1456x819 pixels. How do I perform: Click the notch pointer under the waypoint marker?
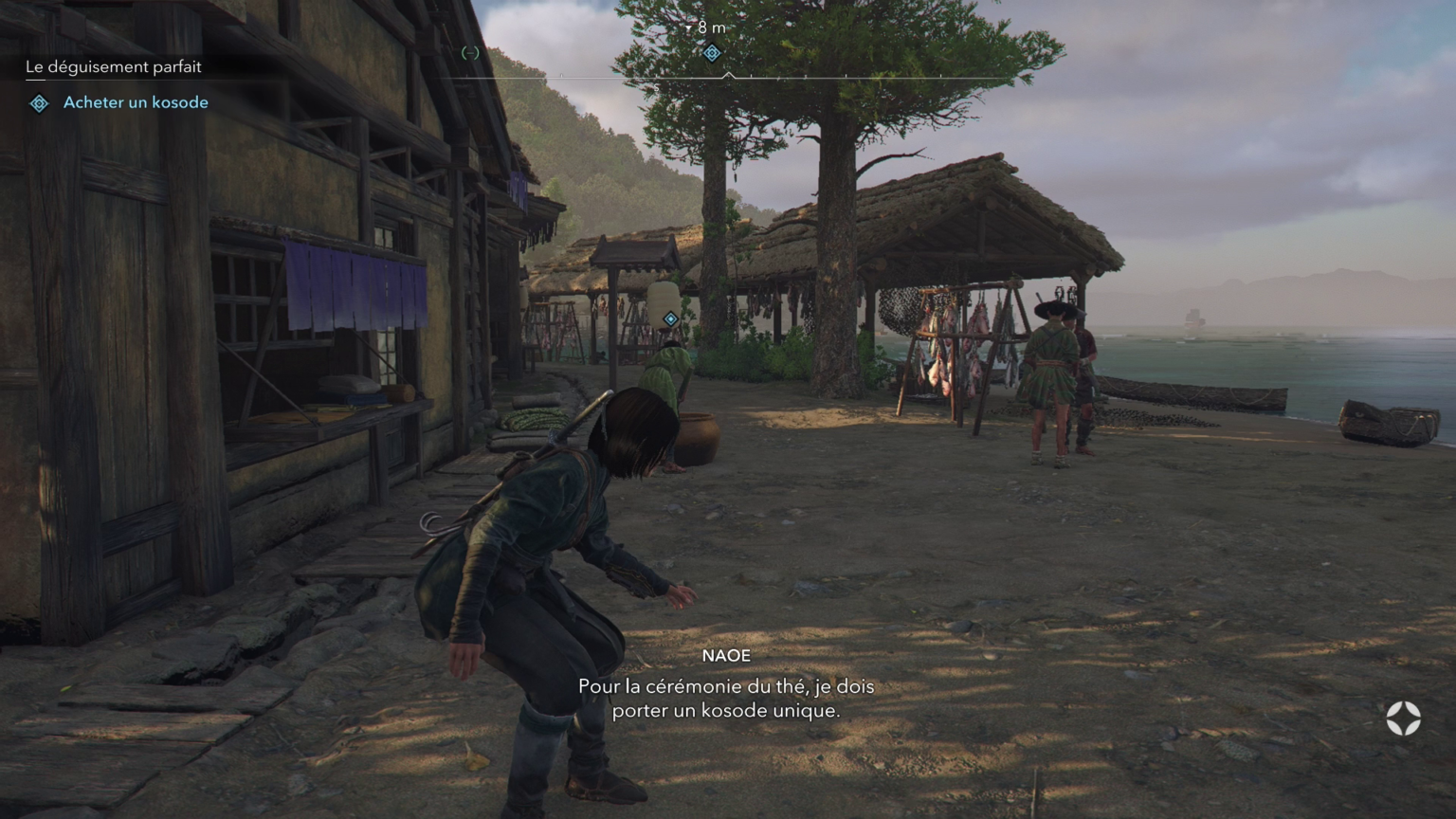tap(730, 75)
